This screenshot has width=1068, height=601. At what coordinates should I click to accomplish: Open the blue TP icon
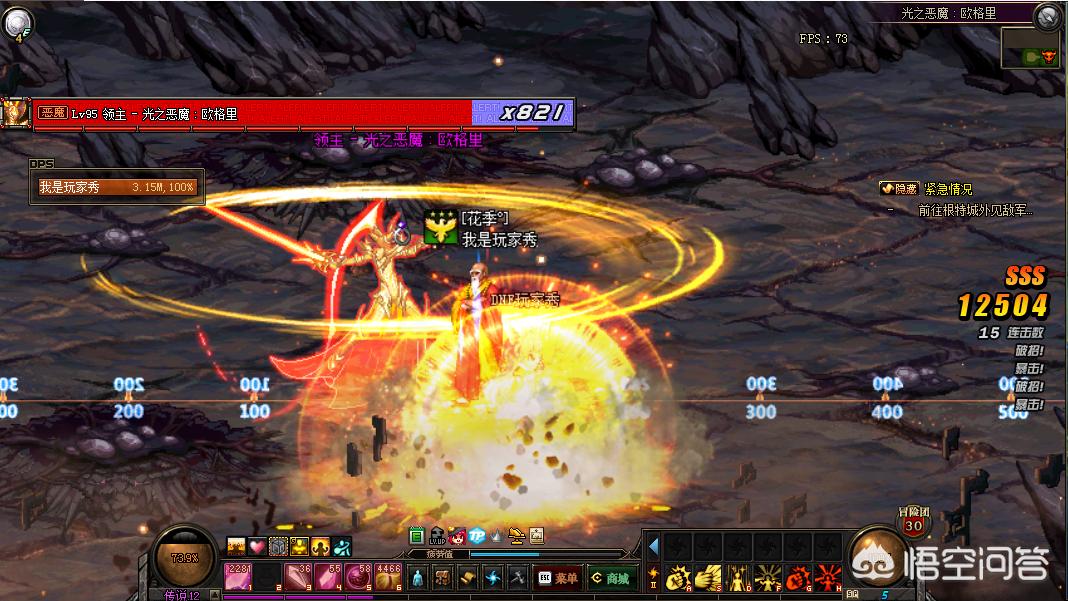tap(477, 536)
